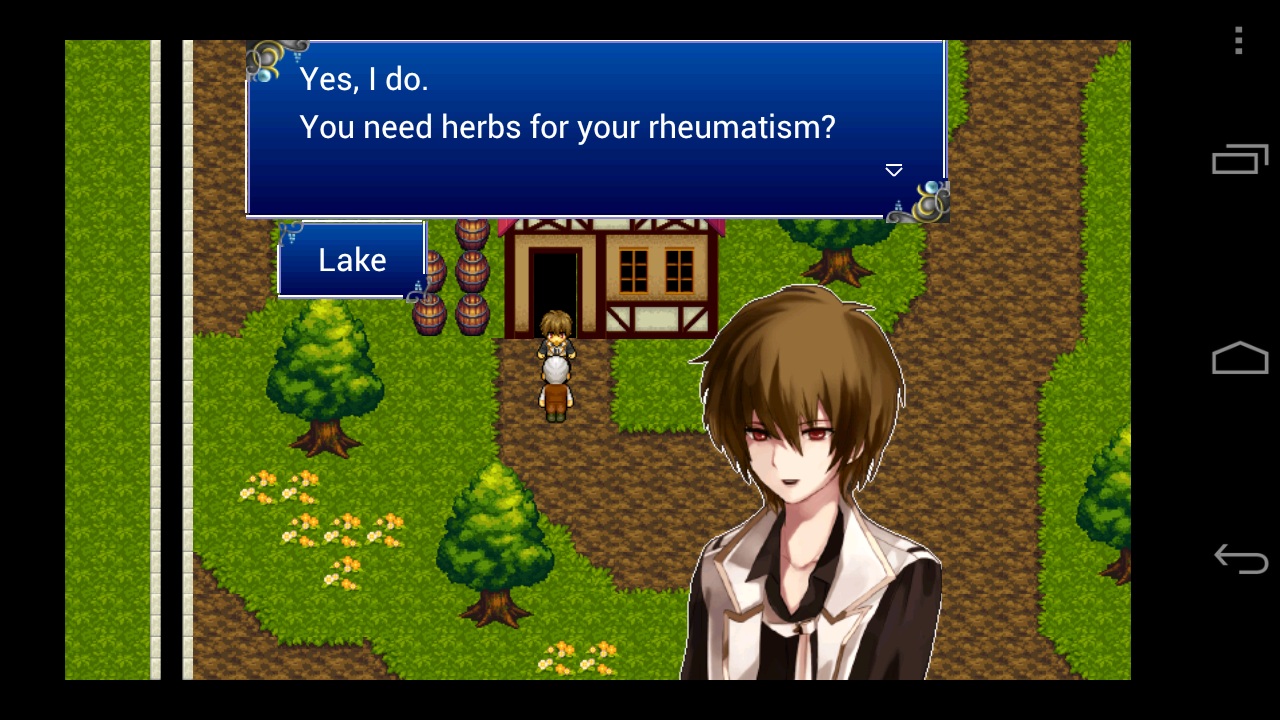This screenshot has width=1280, height=720.
Task: Show recent apps with the Android button
Action: point(1239,160)
